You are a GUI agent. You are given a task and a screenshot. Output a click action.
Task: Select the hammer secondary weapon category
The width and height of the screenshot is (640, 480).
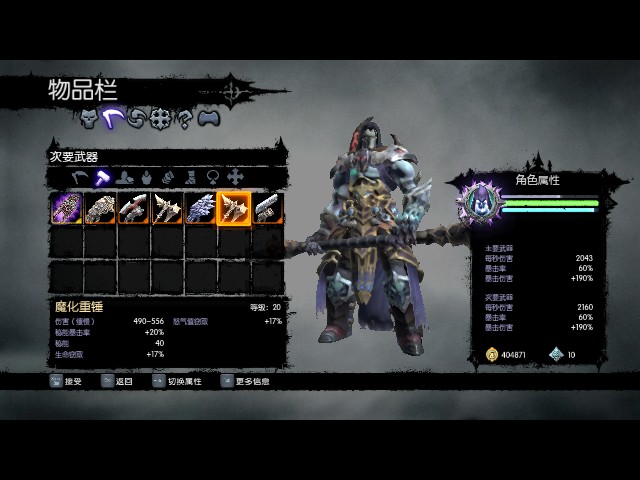pyautogui.click(x=102, y=178)
